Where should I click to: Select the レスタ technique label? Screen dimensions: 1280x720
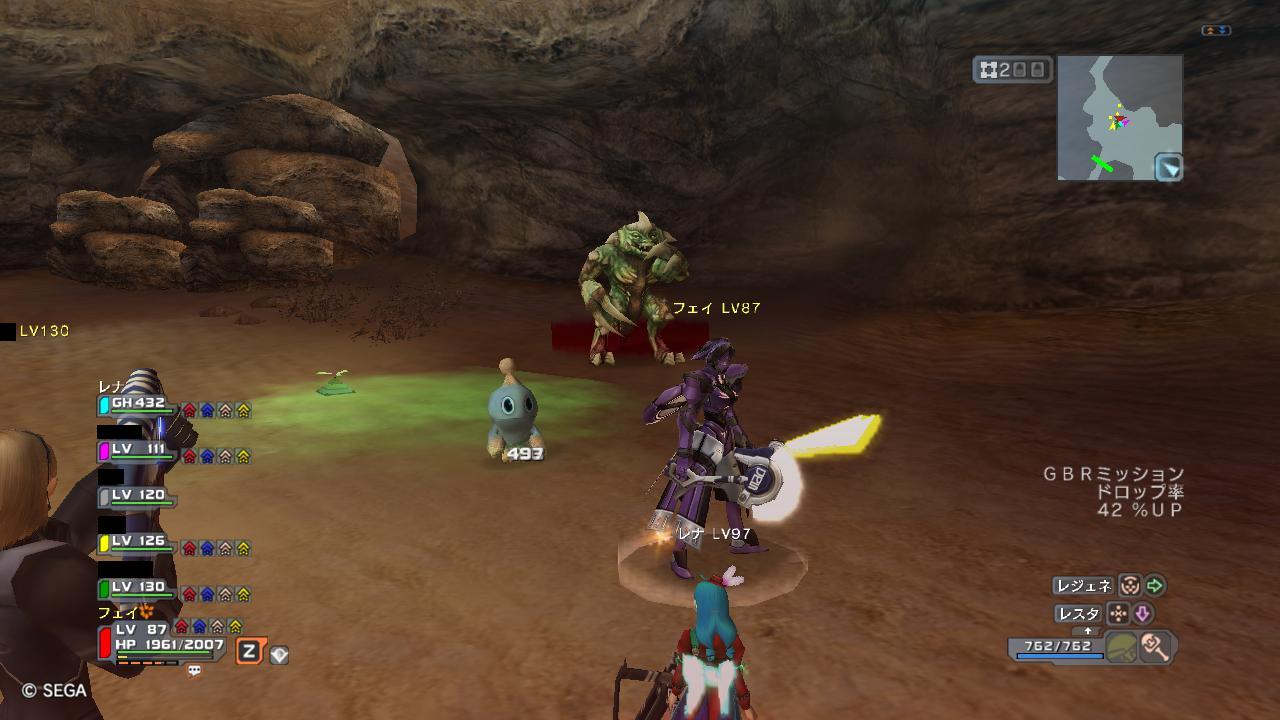point(1079,614)
